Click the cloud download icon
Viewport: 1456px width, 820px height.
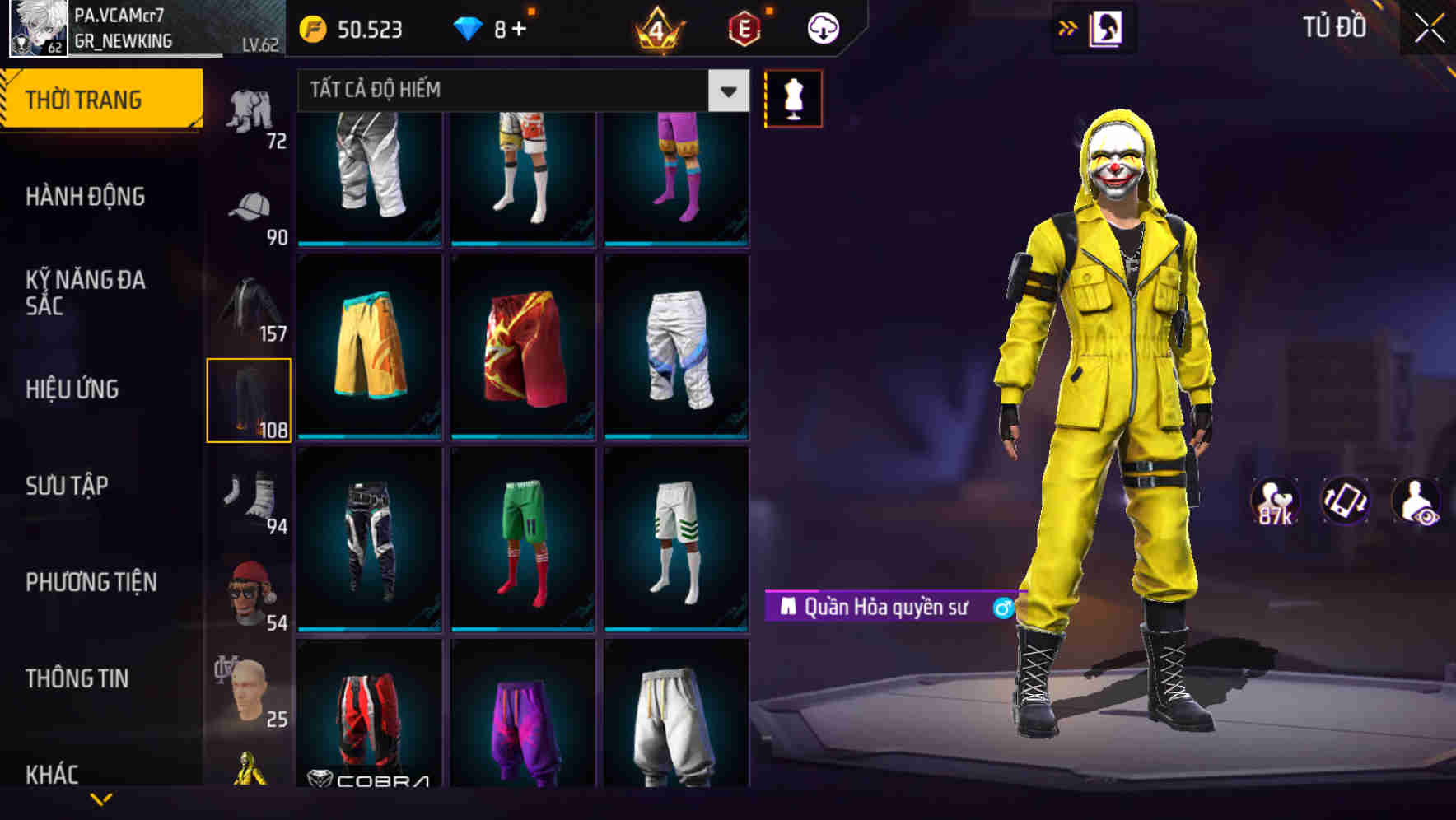[821, 27]
